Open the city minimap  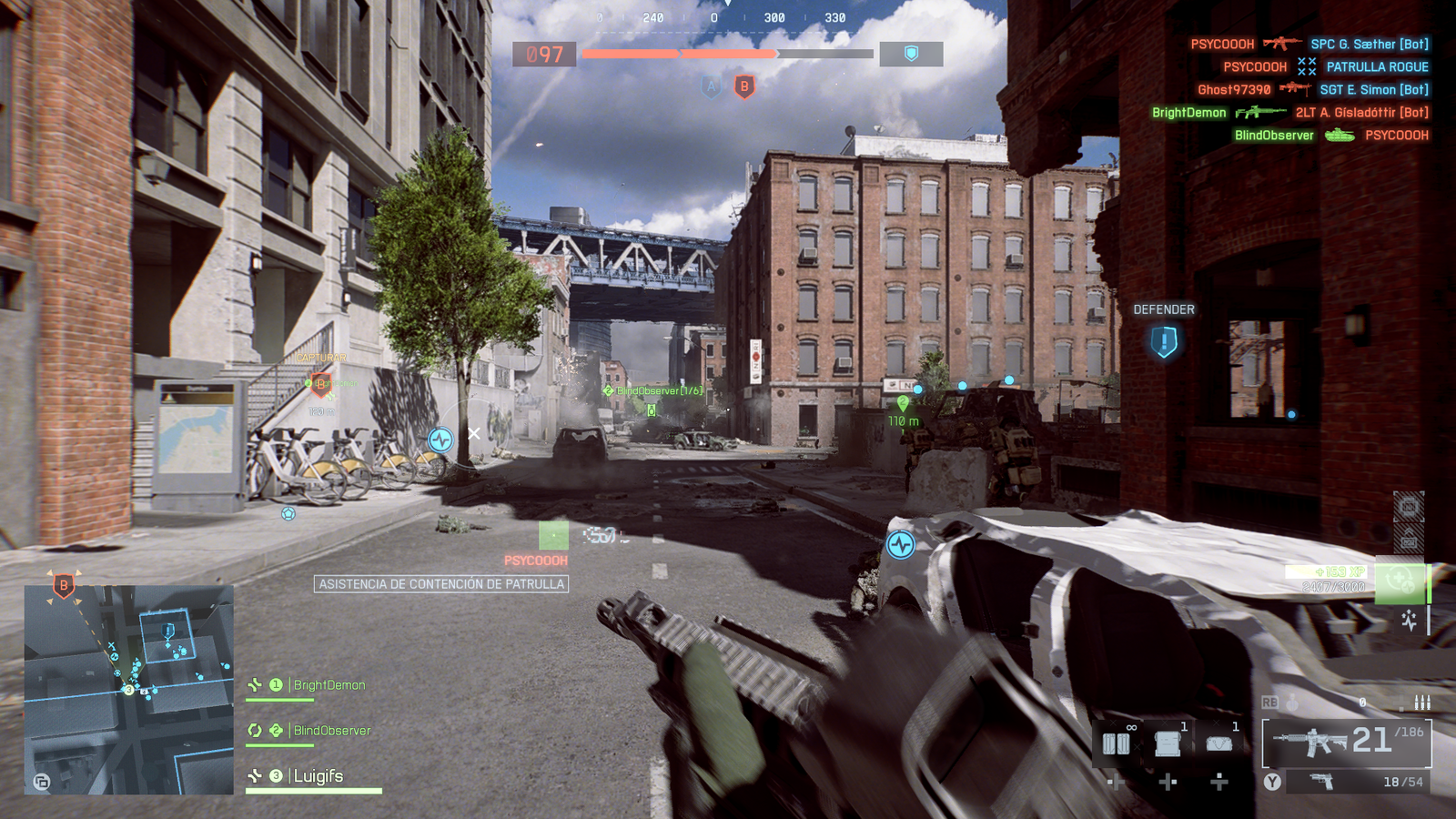coord(128,690)
